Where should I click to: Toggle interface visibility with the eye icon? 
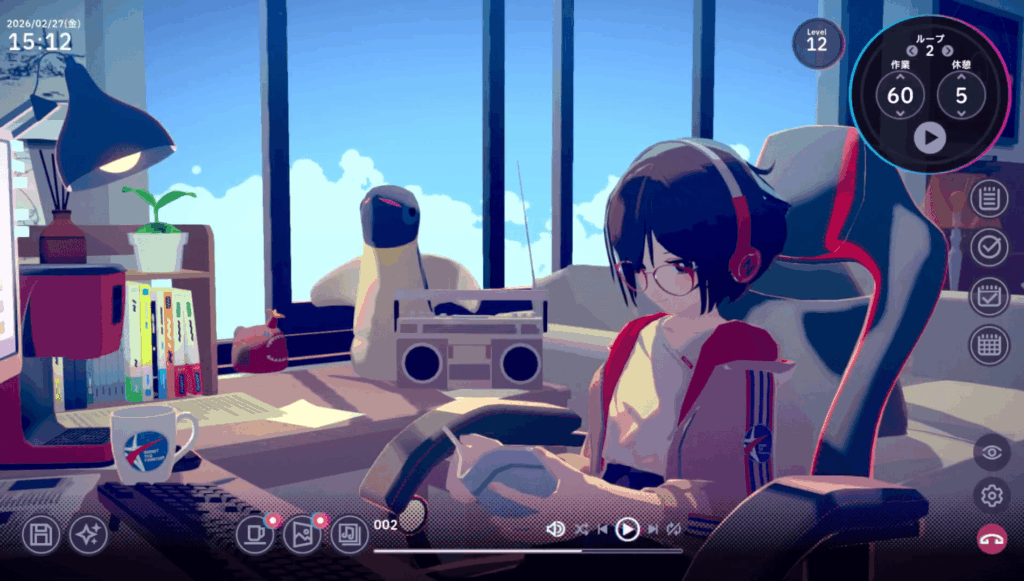pyautogui.click(x=992, y=452)
